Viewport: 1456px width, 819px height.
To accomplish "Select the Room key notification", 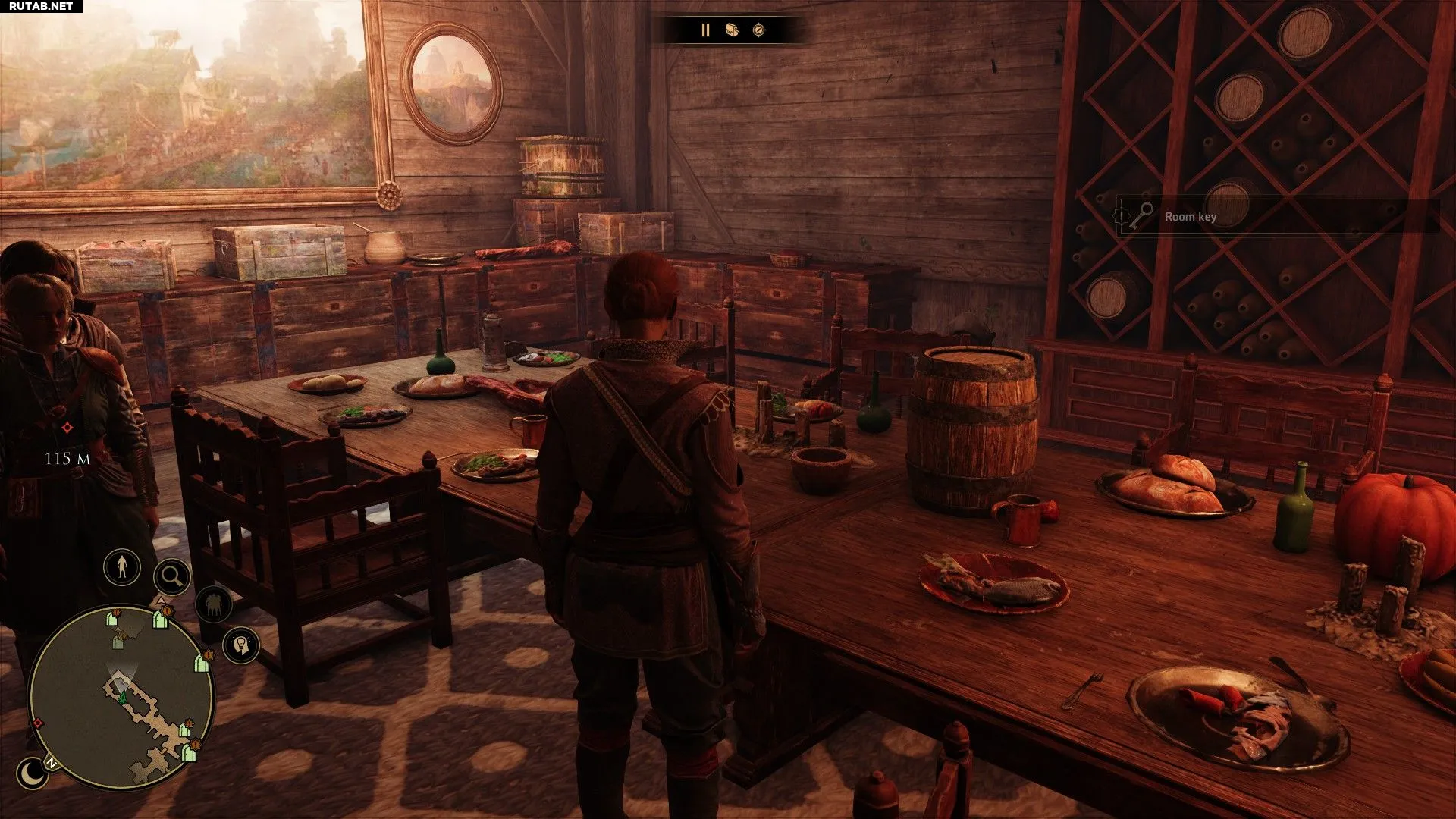I will click(x=1191, y=217).
